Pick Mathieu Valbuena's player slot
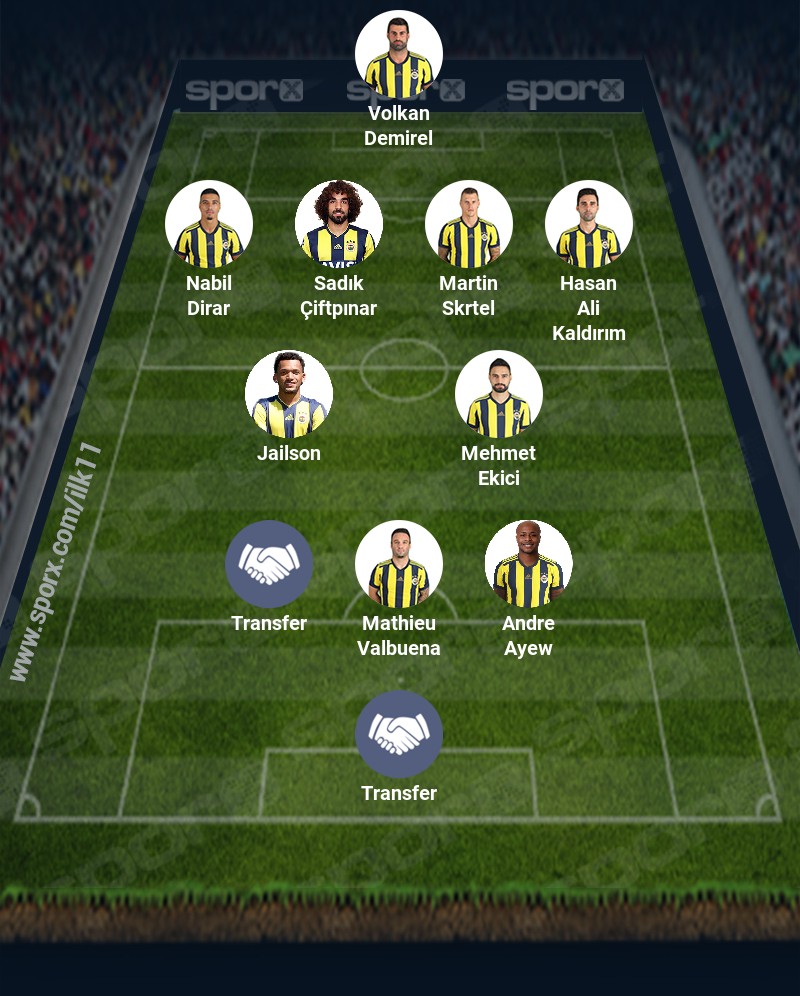Screen dimensions: 800x996 399,565
